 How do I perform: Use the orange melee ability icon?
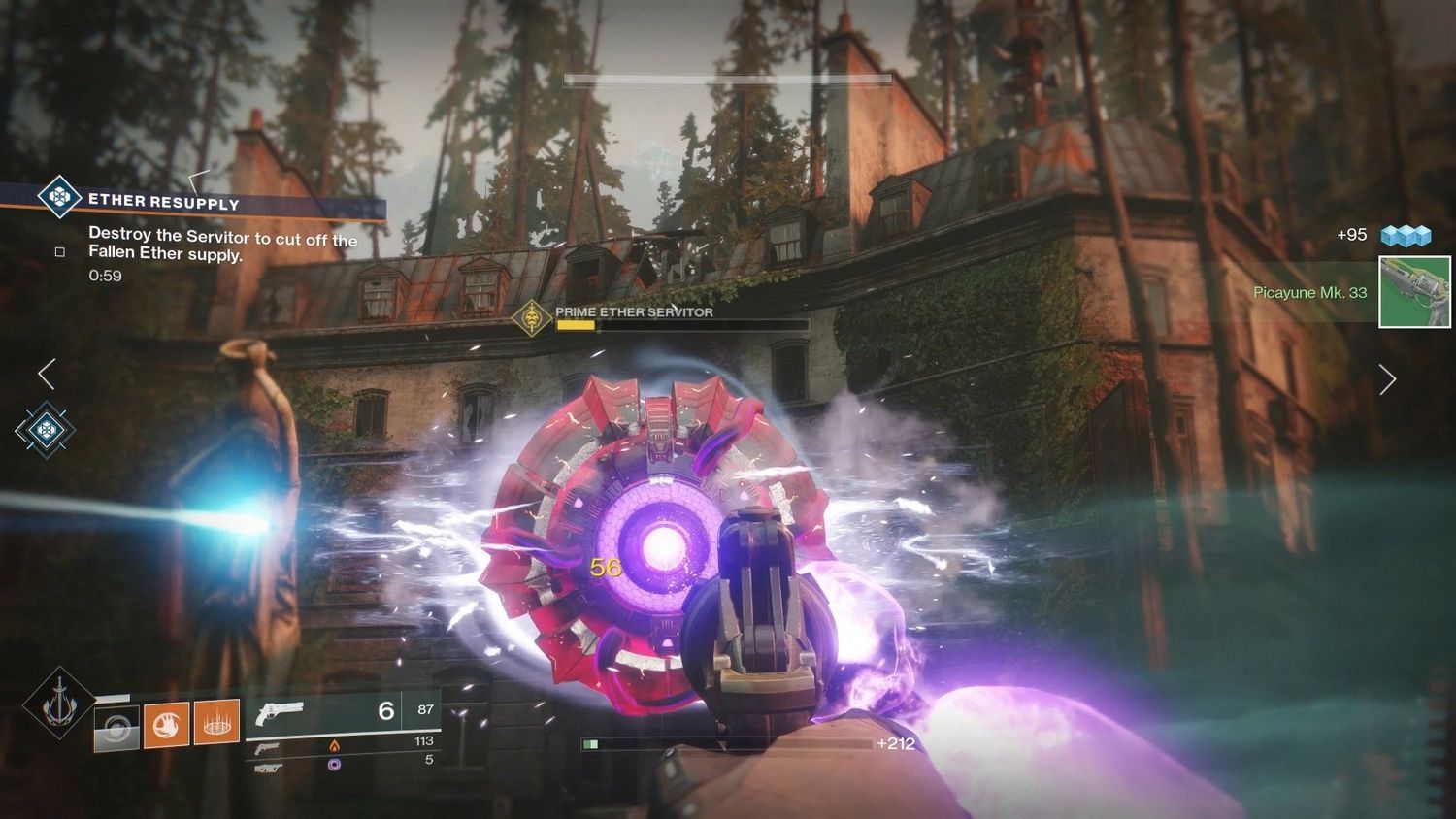pyautogui.click(x=167, y=725)
